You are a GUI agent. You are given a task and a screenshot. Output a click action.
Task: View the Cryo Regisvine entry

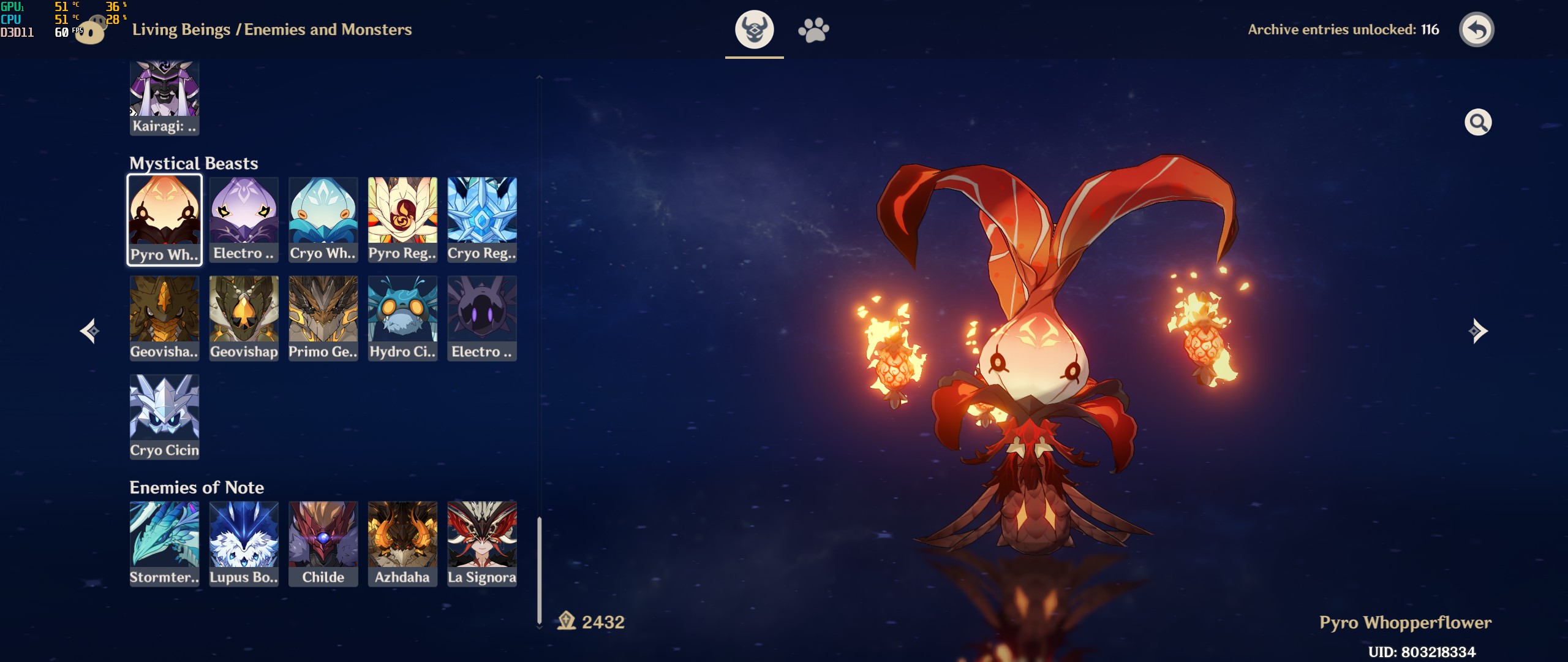click(482, 219)
